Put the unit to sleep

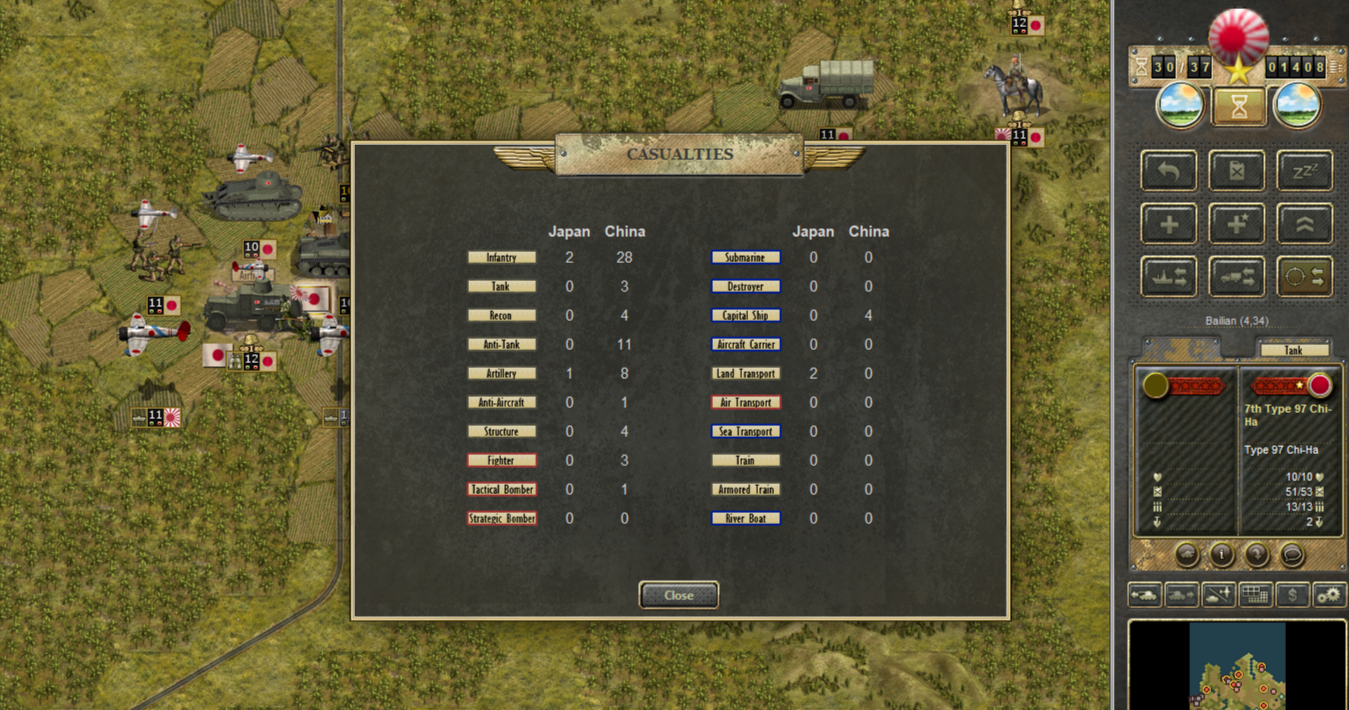pos(1304,171)
